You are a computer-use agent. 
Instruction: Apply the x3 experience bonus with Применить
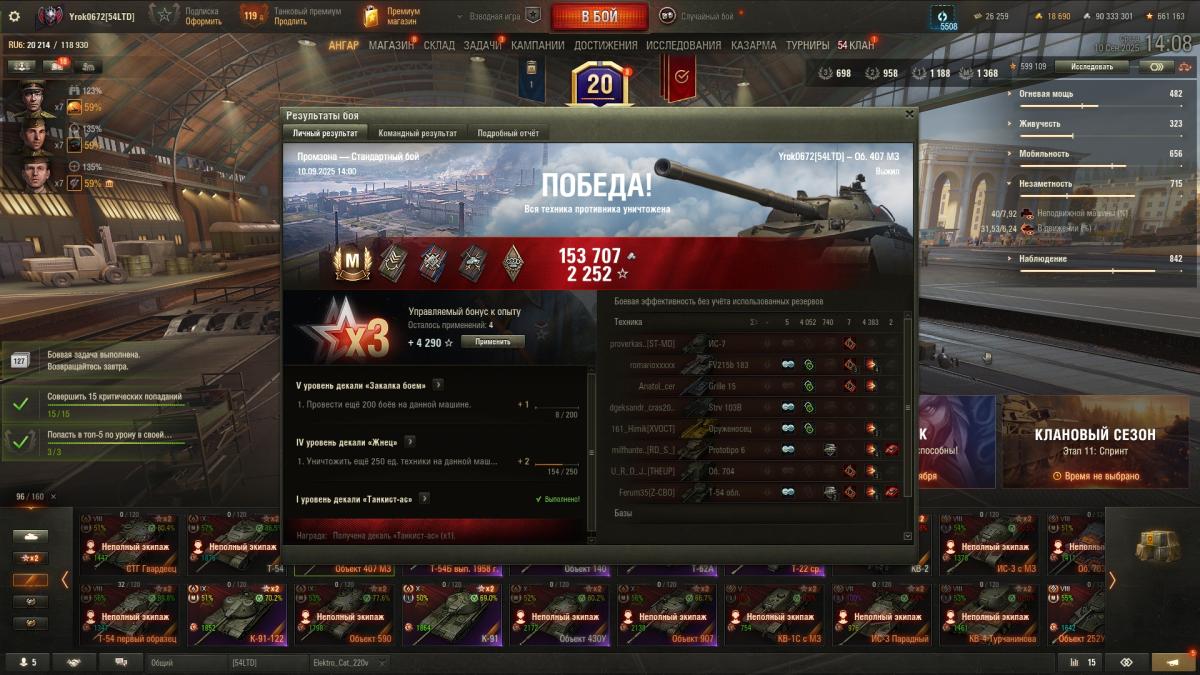pos(492,342)
